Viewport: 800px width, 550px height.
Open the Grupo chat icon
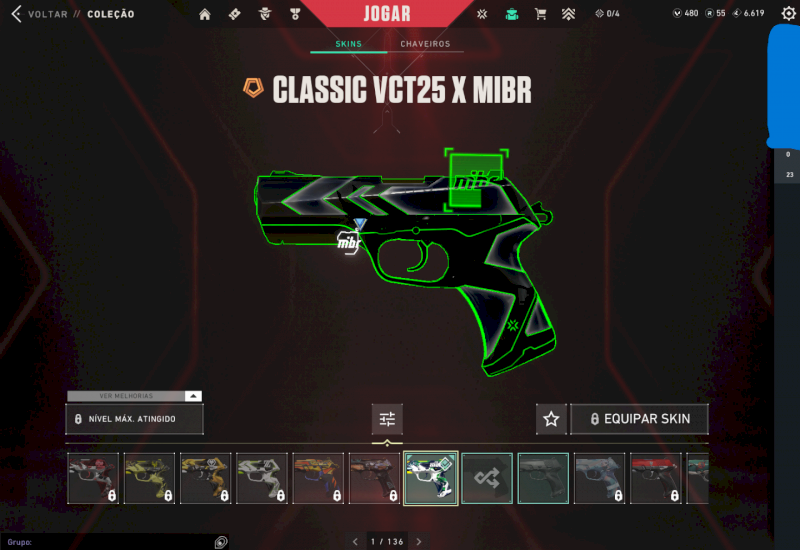[221, 542]
